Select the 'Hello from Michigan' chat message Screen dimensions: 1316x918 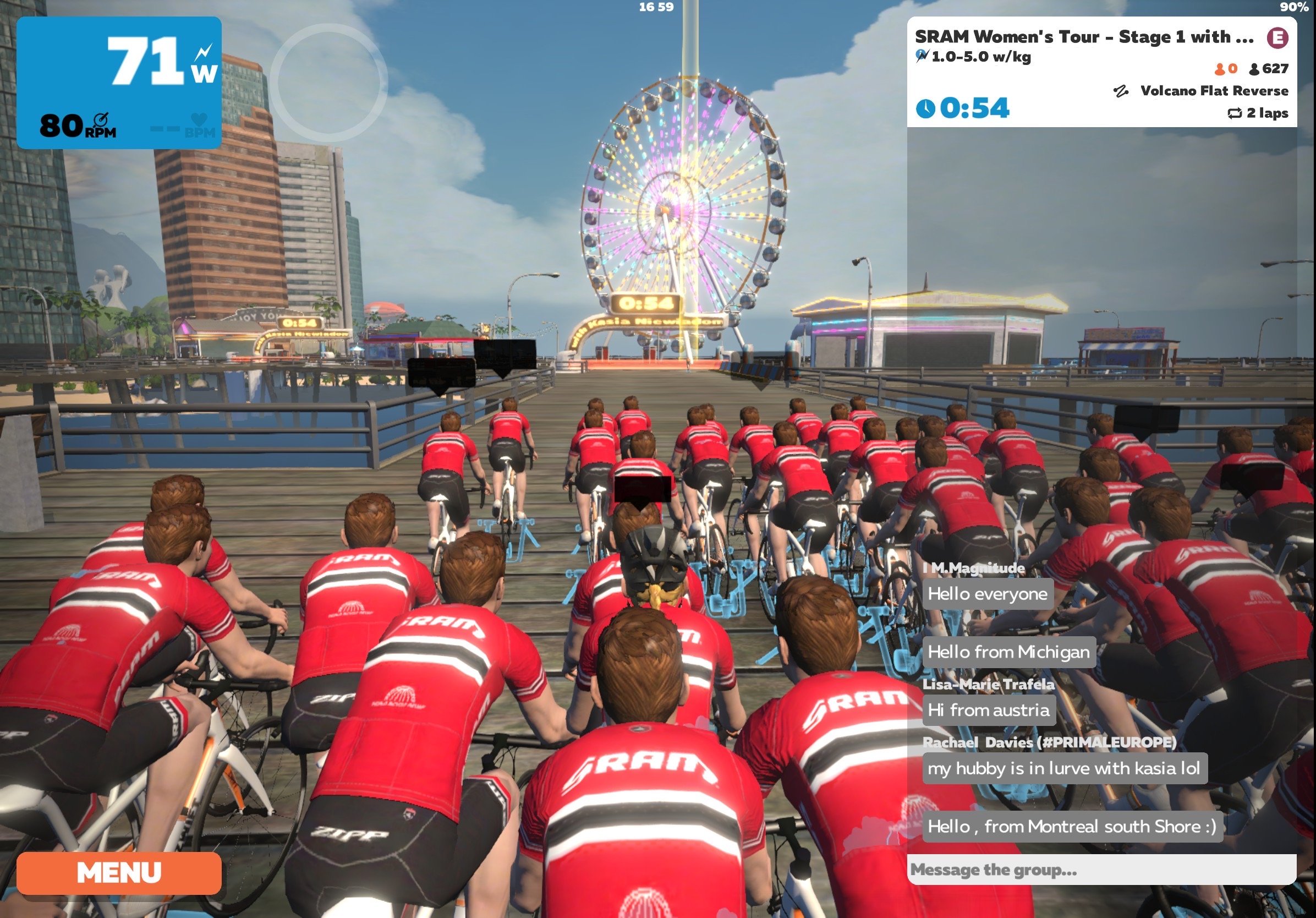[1008, 652]
